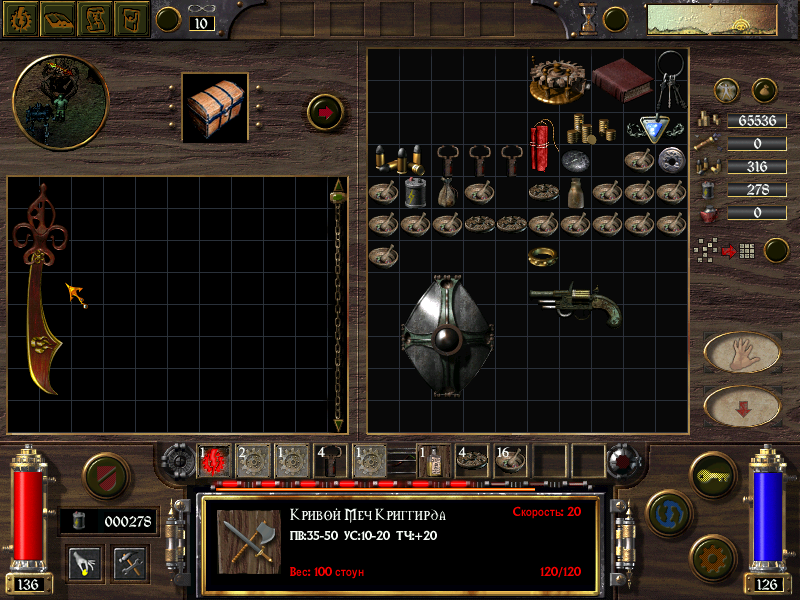Click the red arrow take-all button

click(325, 111)
